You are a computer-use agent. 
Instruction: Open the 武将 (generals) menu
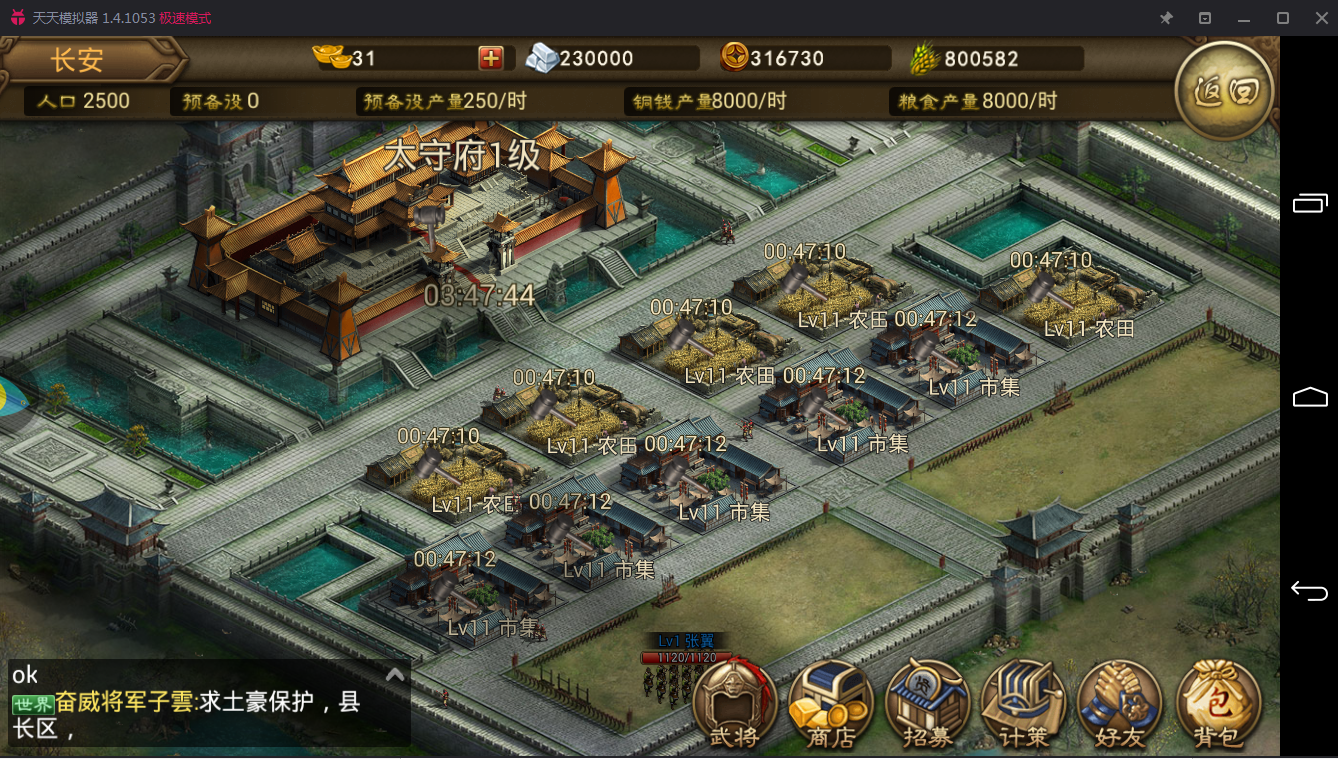[734, 705]
